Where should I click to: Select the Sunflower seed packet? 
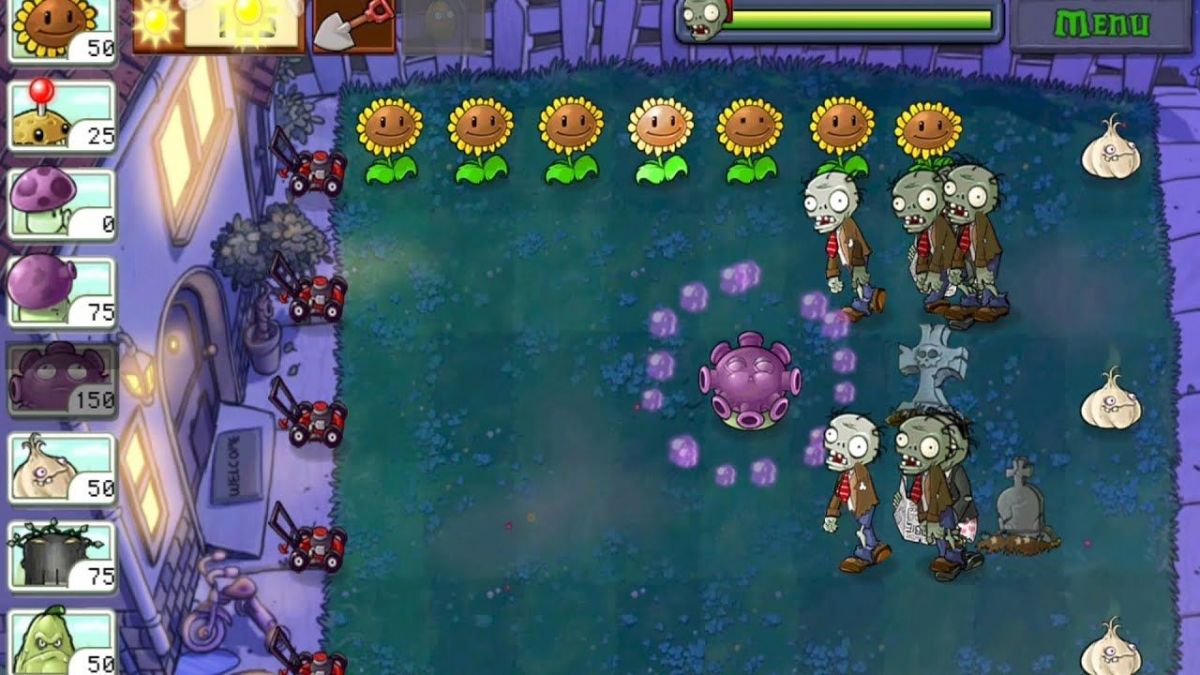click(62, 30)
